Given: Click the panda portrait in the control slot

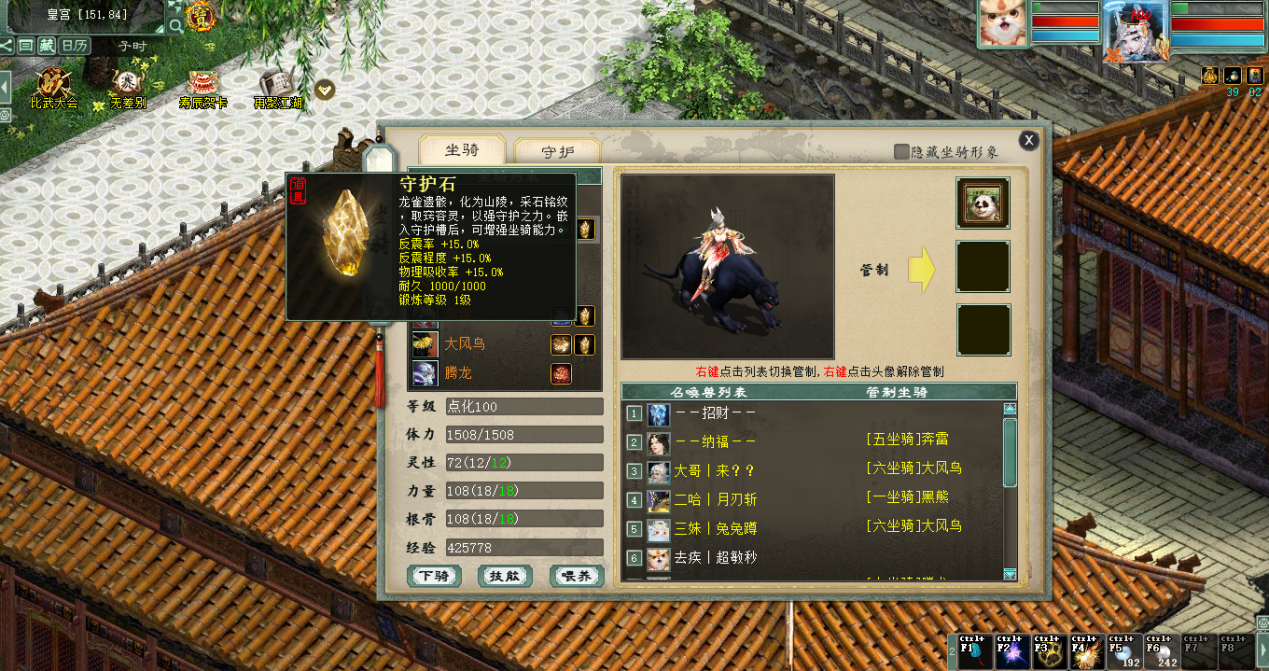Looking at the screenshot, I should click(x=982, y=203).
